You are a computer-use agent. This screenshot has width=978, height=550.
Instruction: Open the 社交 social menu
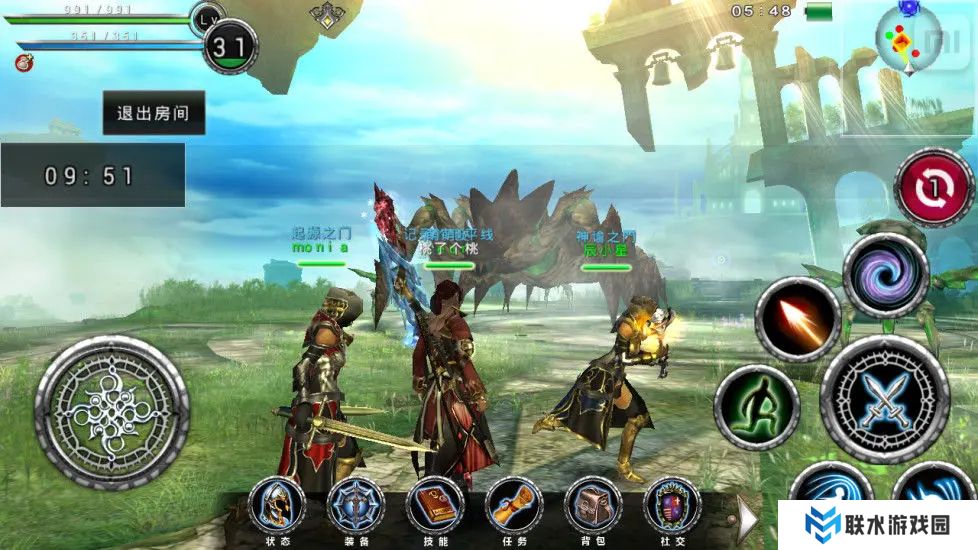[x=672, y=504]
